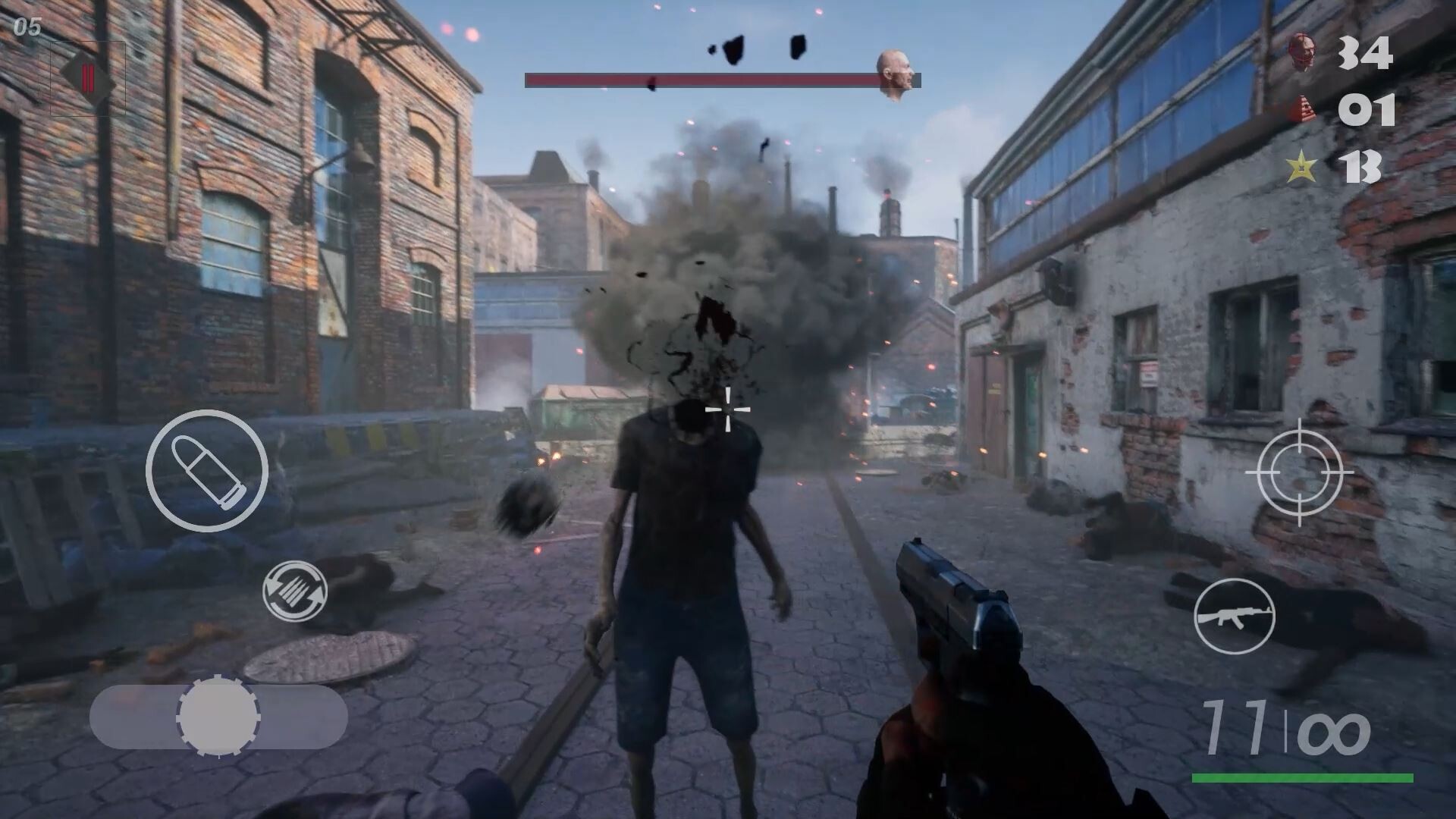Image resolution: width=1456 pixels, height=819 pixels.
Task: Click the movement slider knob
Action: tap(218, 717)
